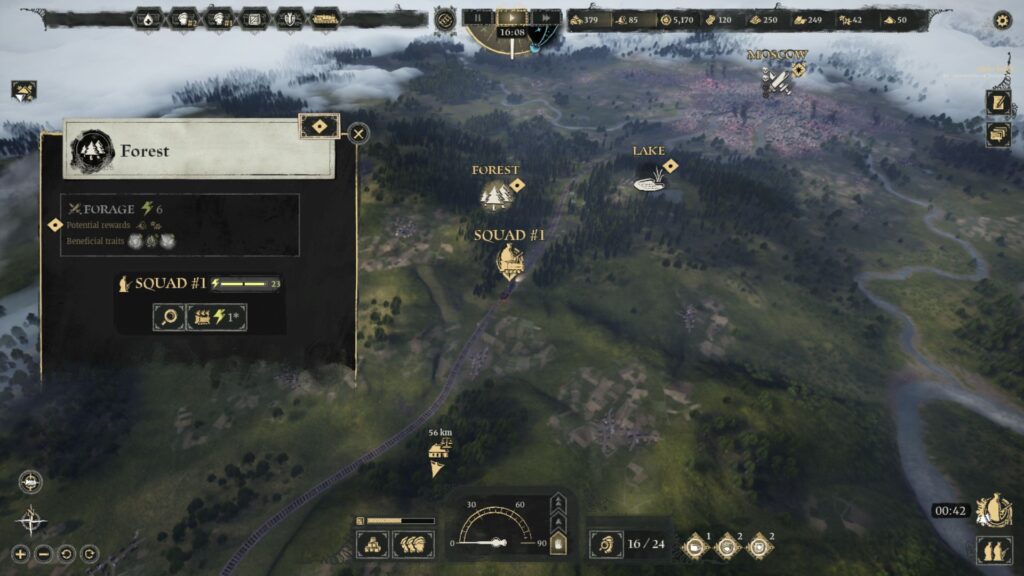Pause the game time
Viewport: 1024px width, 576px height.
pos(479,17)
